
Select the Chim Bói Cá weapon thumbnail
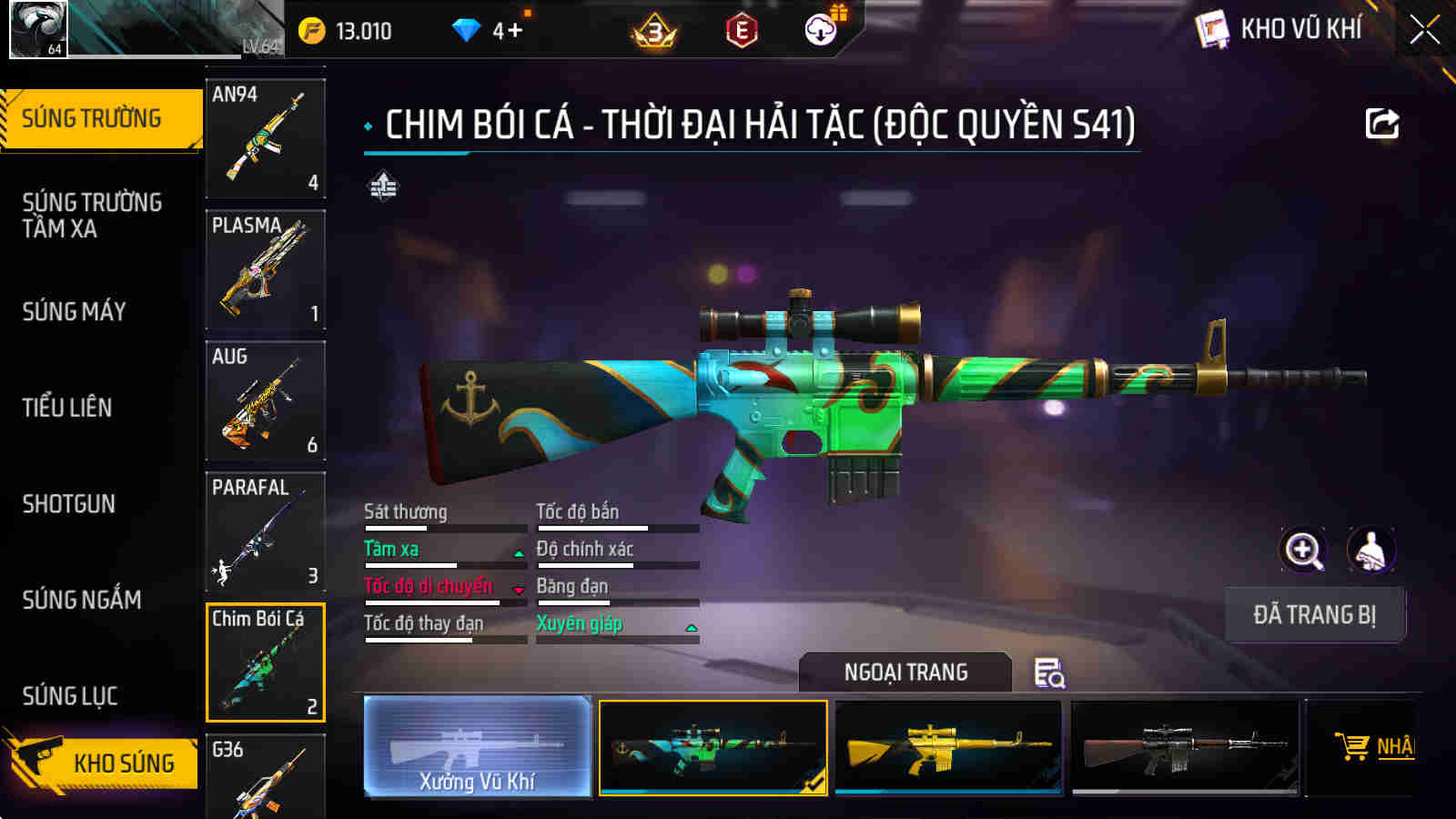[x=265, y=662]
